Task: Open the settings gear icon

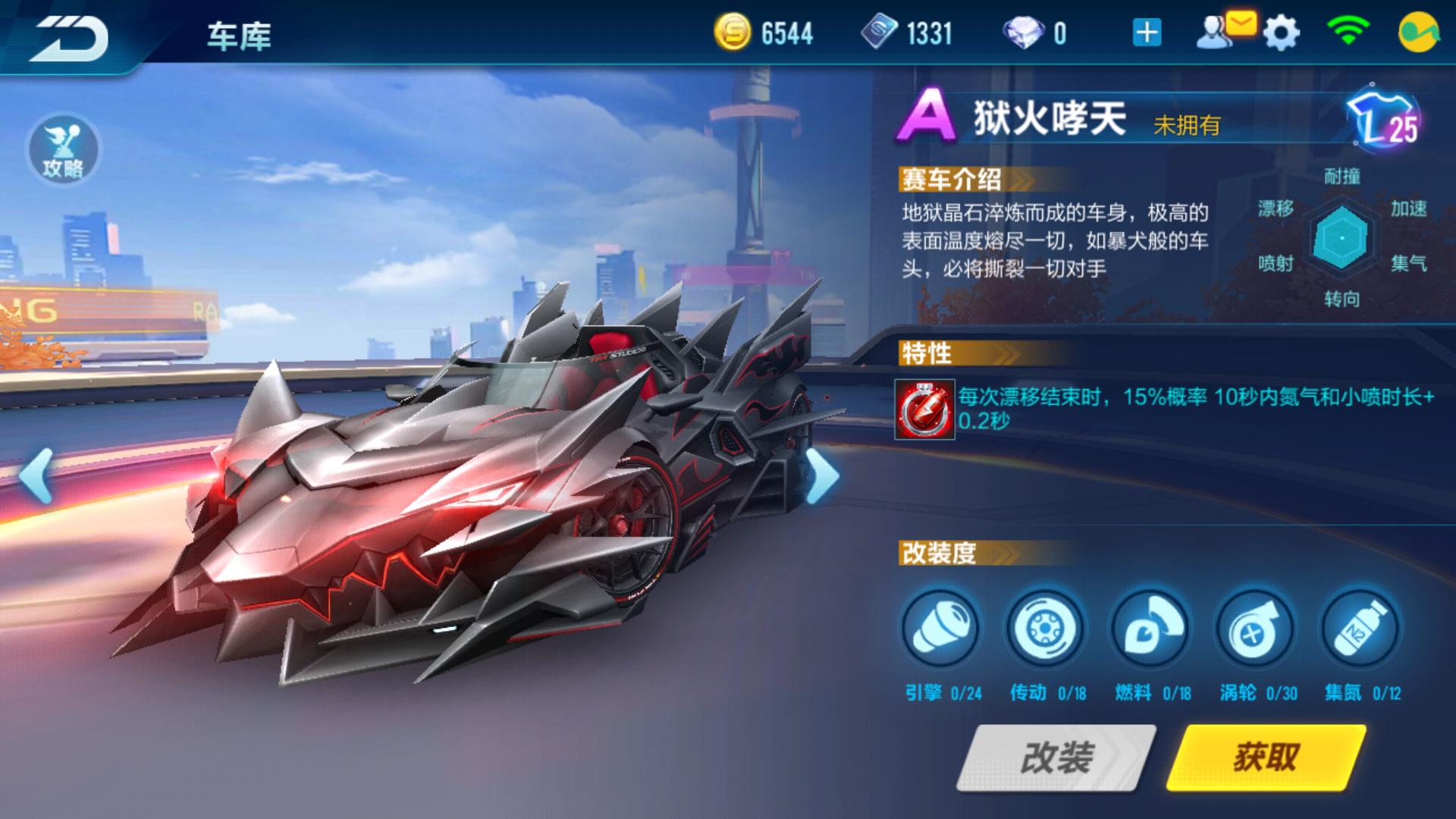Action: pos(1280,32)
